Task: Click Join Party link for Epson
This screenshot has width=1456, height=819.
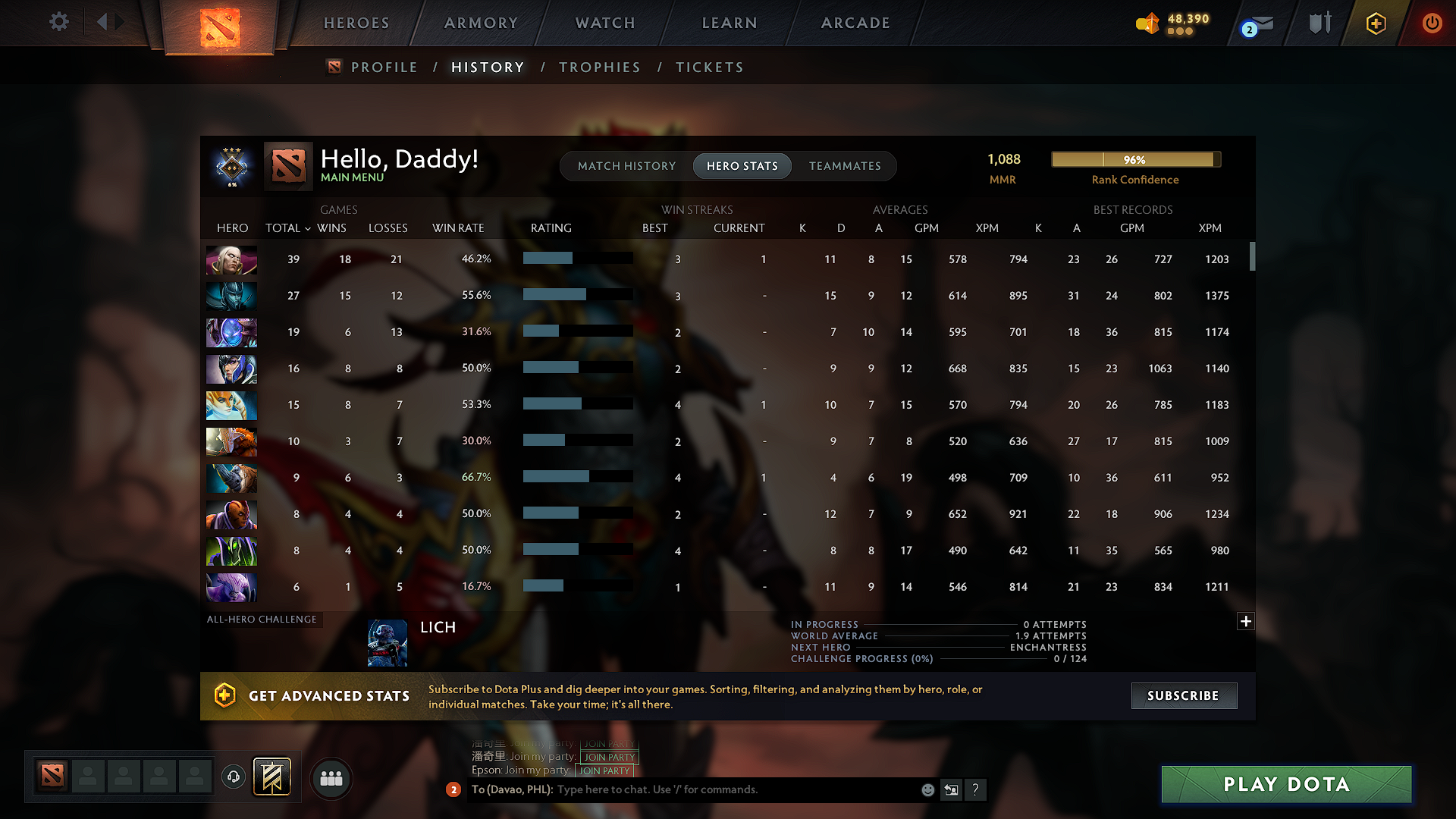Action: (604, 770)
